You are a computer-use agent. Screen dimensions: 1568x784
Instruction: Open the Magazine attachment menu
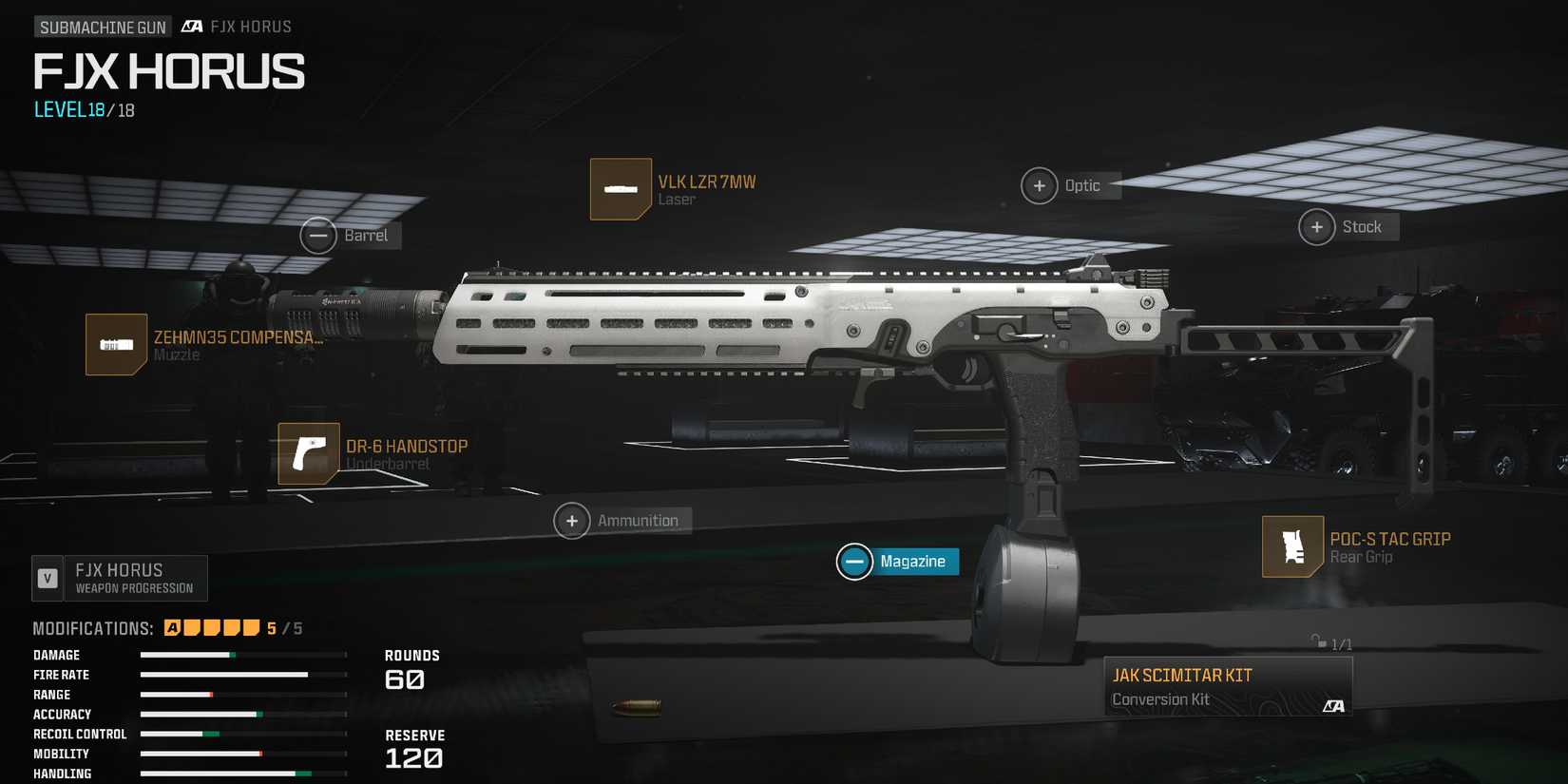(x=914, y=562)
